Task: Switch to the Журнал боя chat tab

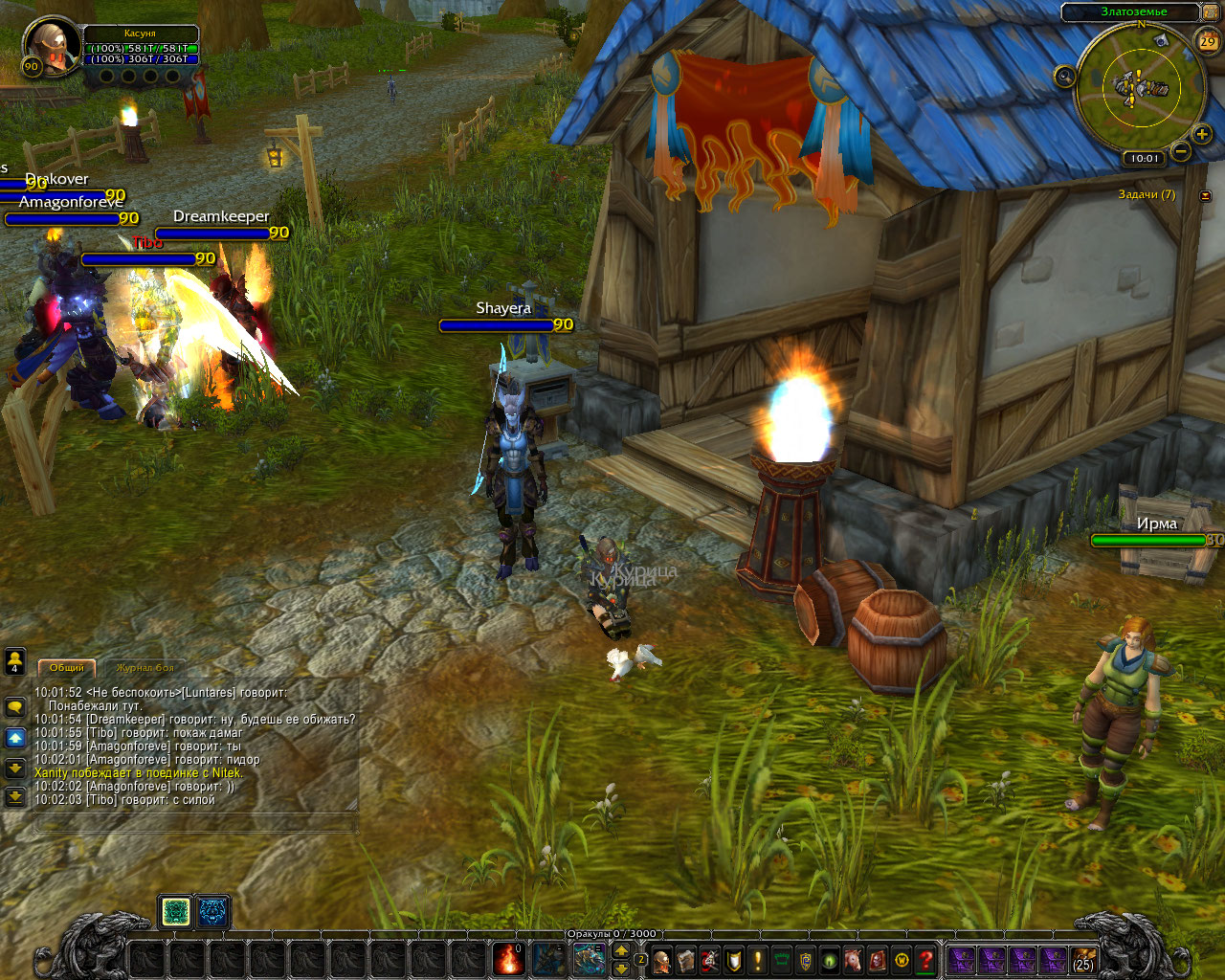Action: [145, 667]
